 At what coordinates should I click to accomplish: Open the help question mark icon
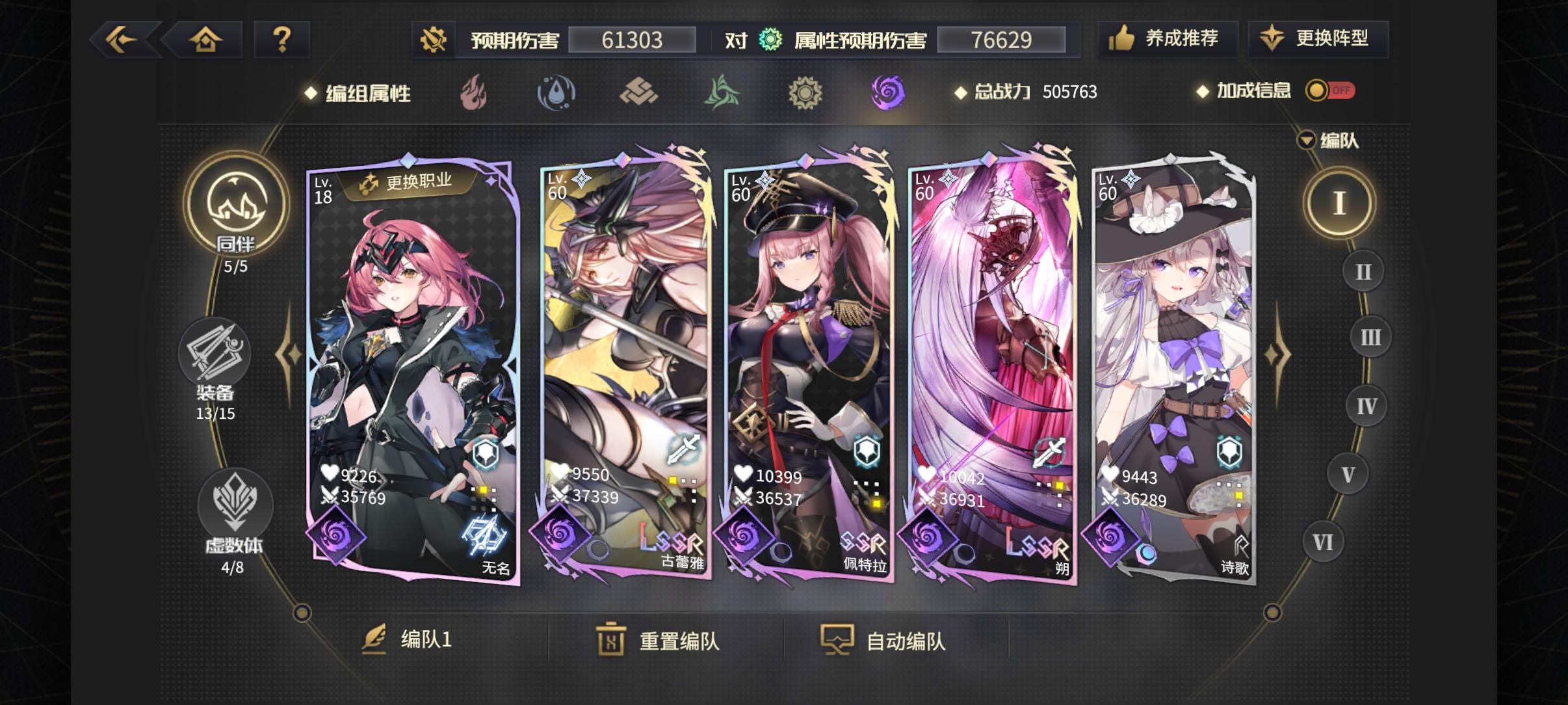283,39
